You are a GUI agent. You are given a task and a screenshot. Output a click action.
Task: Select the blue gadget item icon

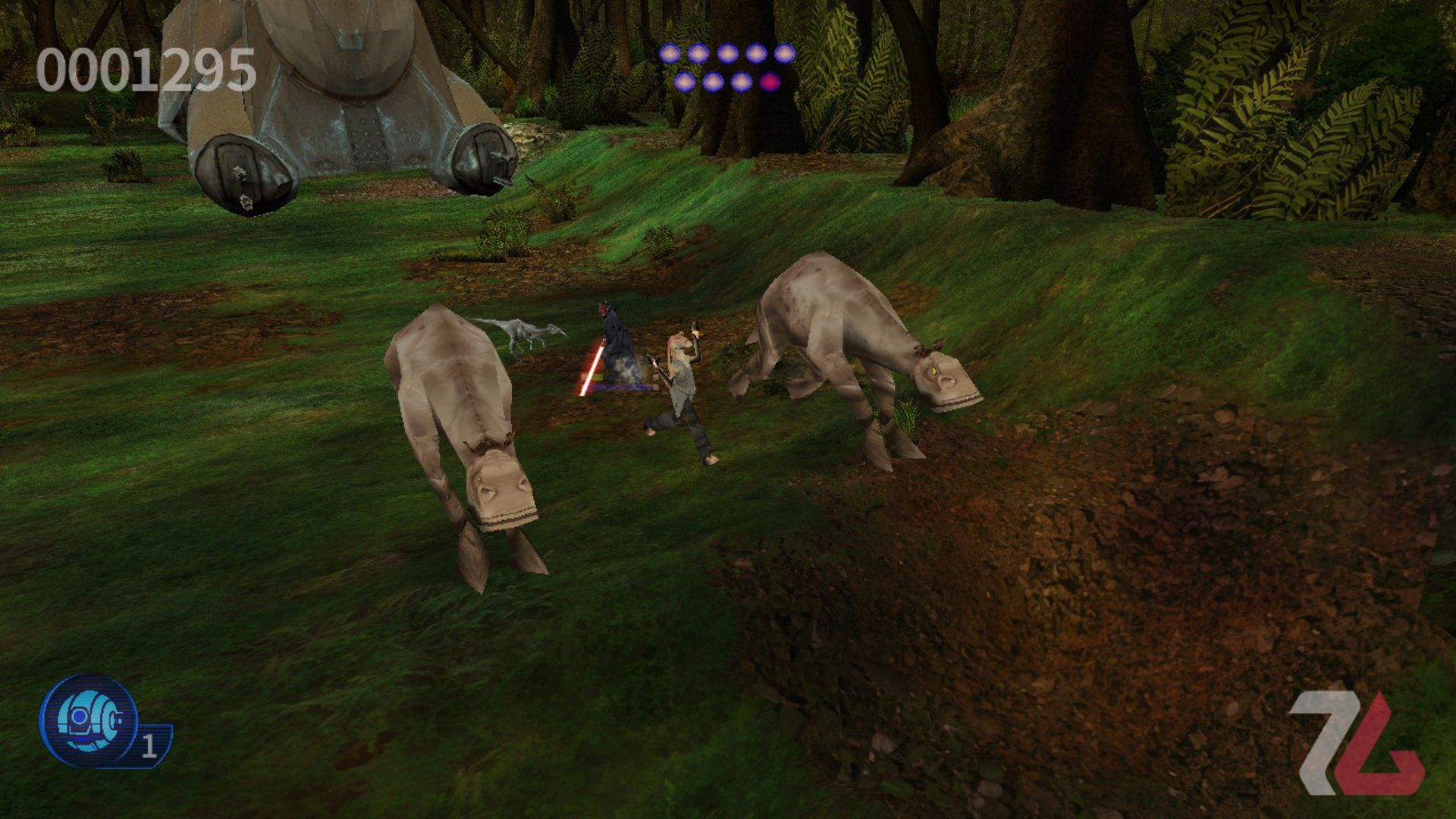click(89, 720)
